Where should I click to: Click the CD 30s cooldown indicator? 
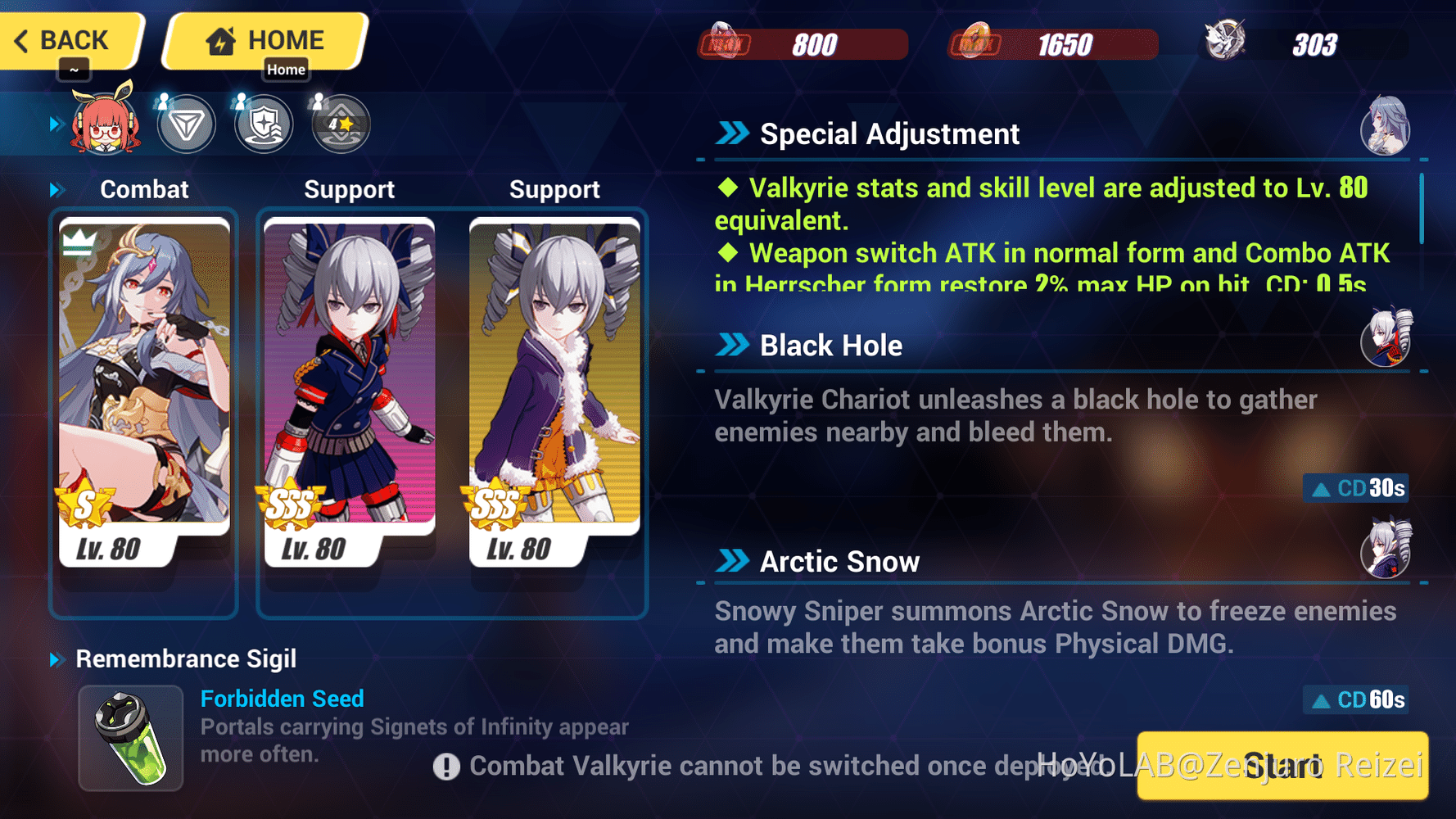coord(1354,488)
